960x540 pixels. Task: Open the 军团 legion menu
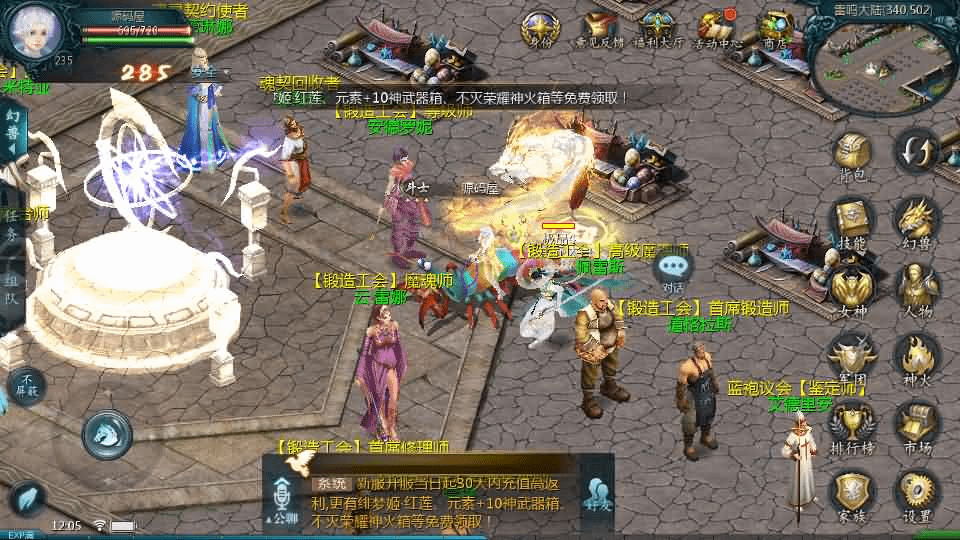pos(851,357)
